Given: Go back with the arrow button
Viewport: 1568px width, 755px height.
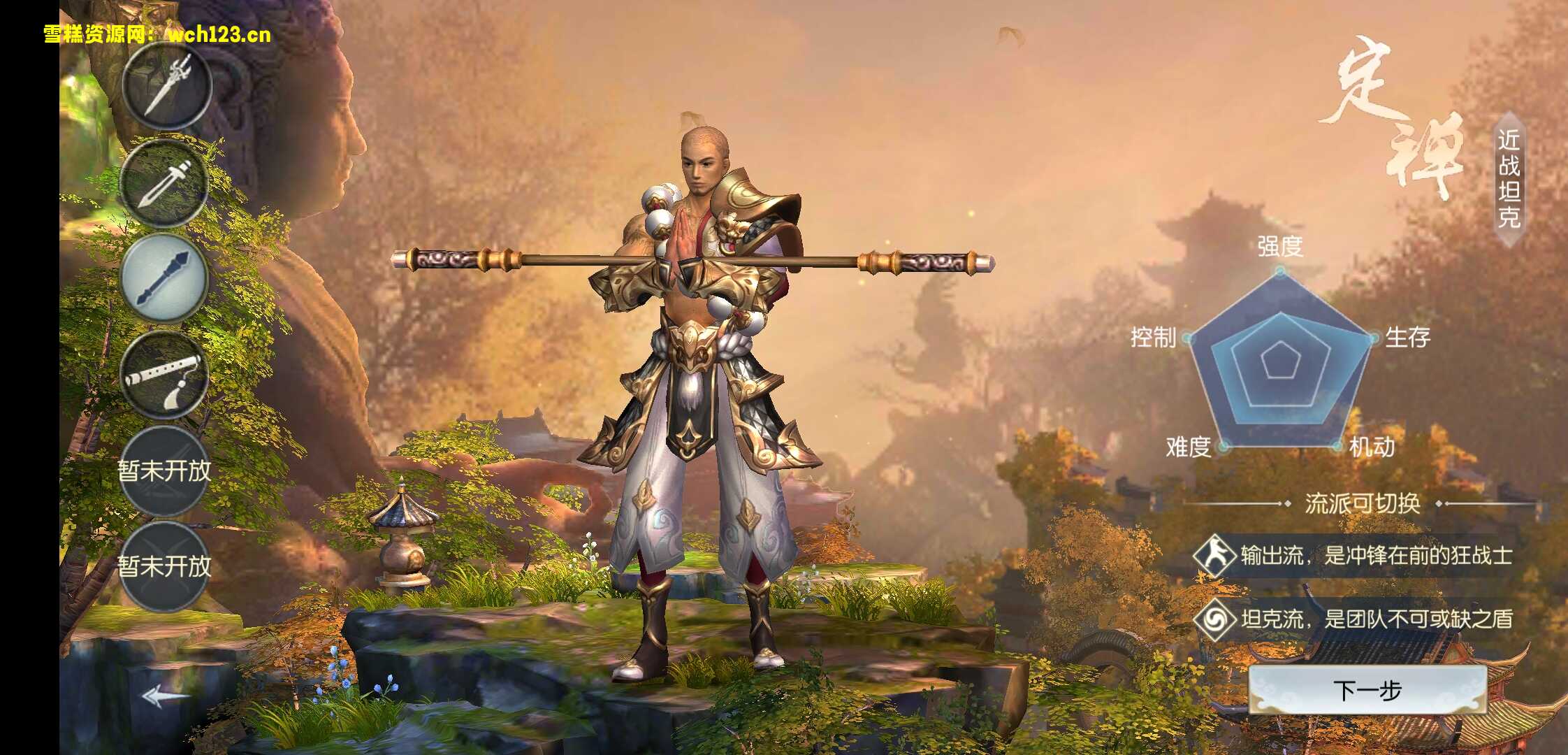Looking at the screenshot, I should pyautogui.click(x=164, y=696).
